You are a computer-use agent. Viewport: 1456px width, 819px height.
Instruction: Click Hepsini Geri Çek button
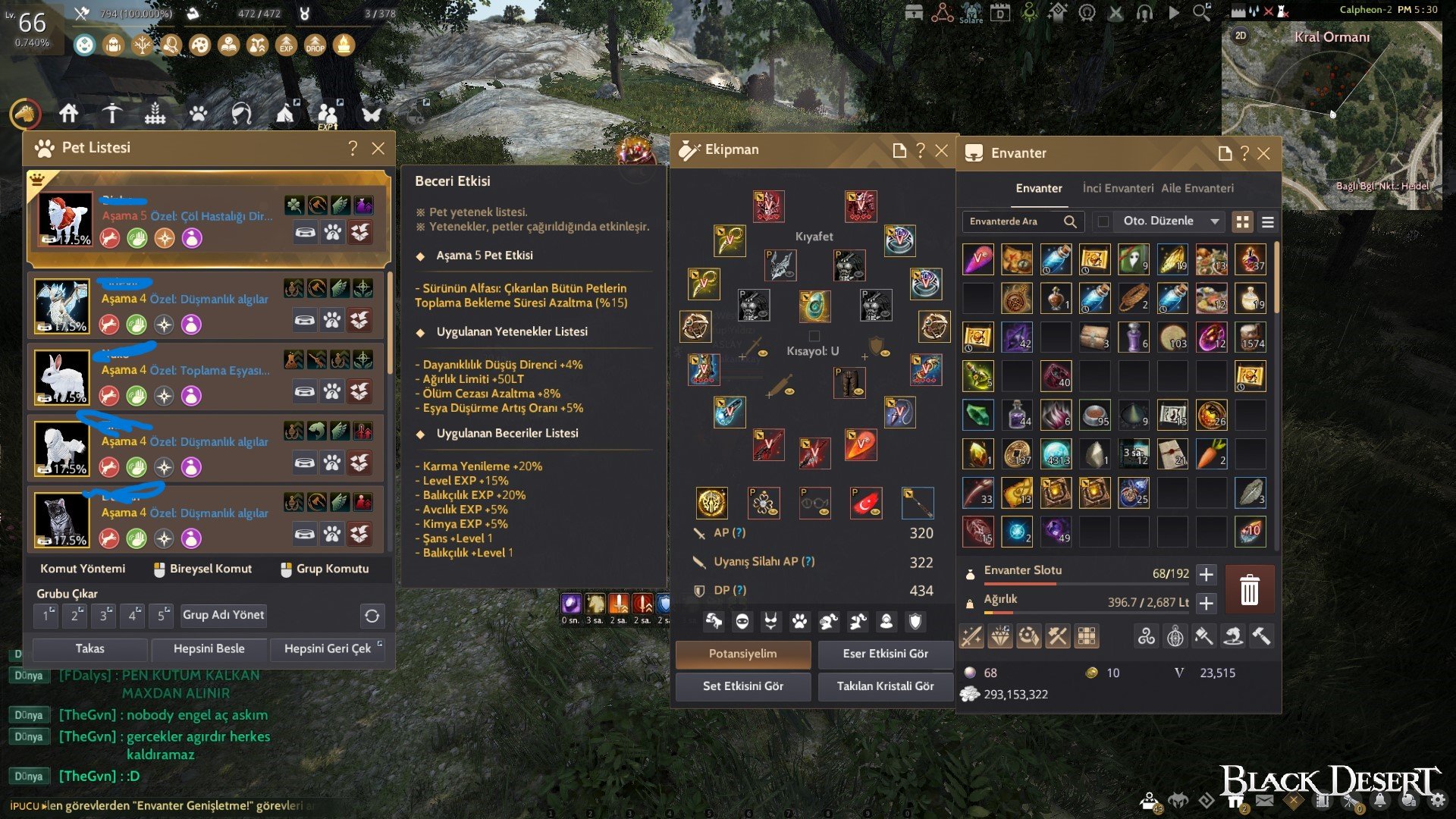tap(328, 648)
